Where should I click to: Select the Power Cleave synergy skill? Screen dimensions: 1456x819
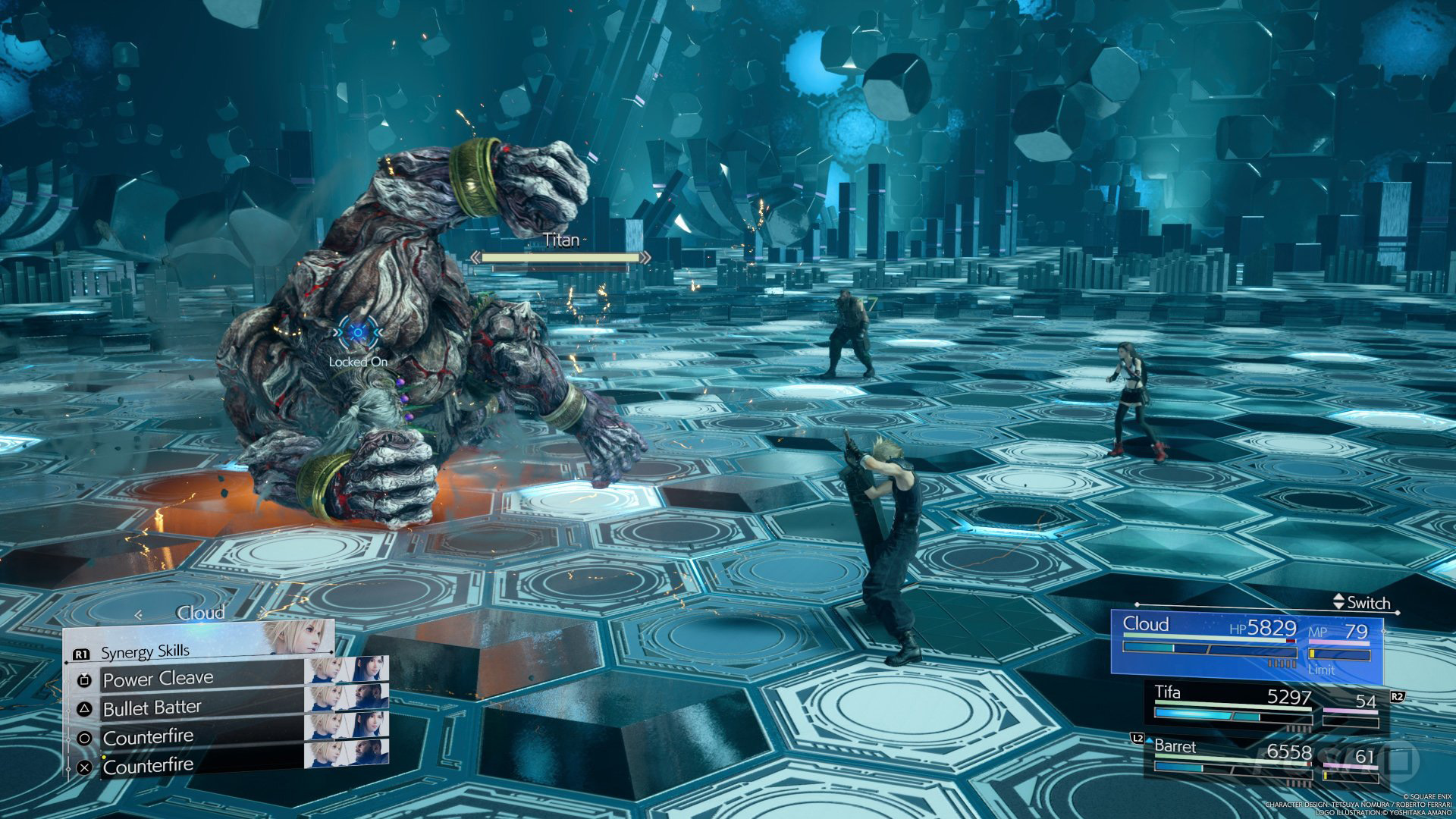(x=159, y=679)
